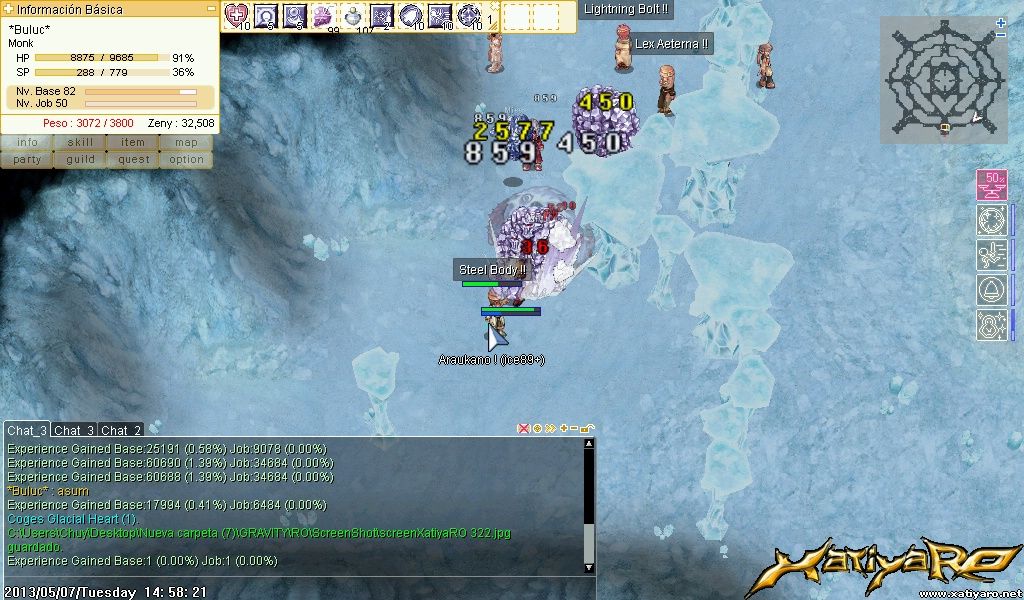Select the purple crystal item slot
This screenshot has height=600, width=1024.
click(324, 15)
